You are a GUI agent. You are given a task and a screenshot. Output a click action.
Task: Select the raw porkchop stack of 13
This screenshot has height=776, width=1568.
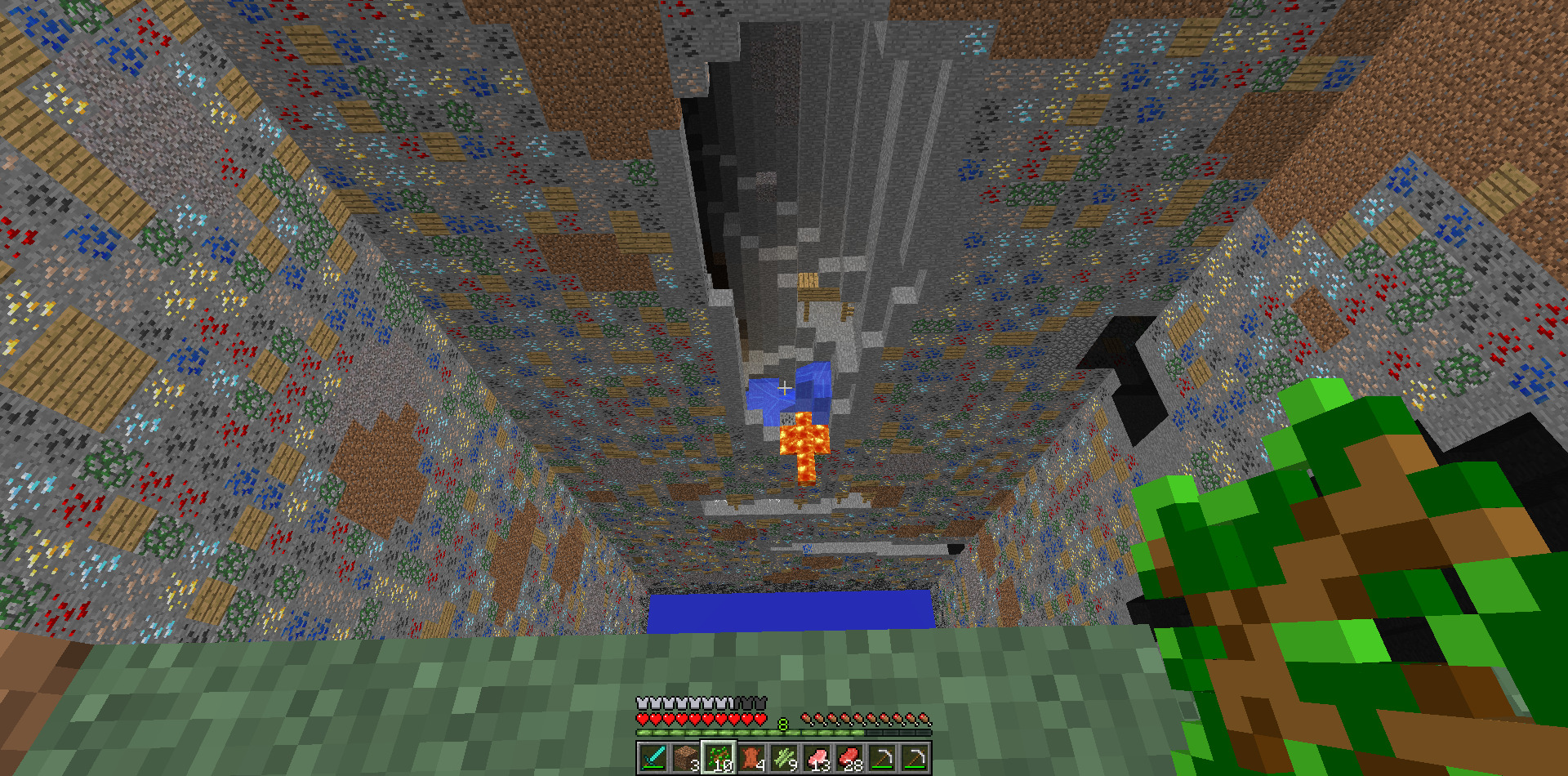click(x=817, y=757)
